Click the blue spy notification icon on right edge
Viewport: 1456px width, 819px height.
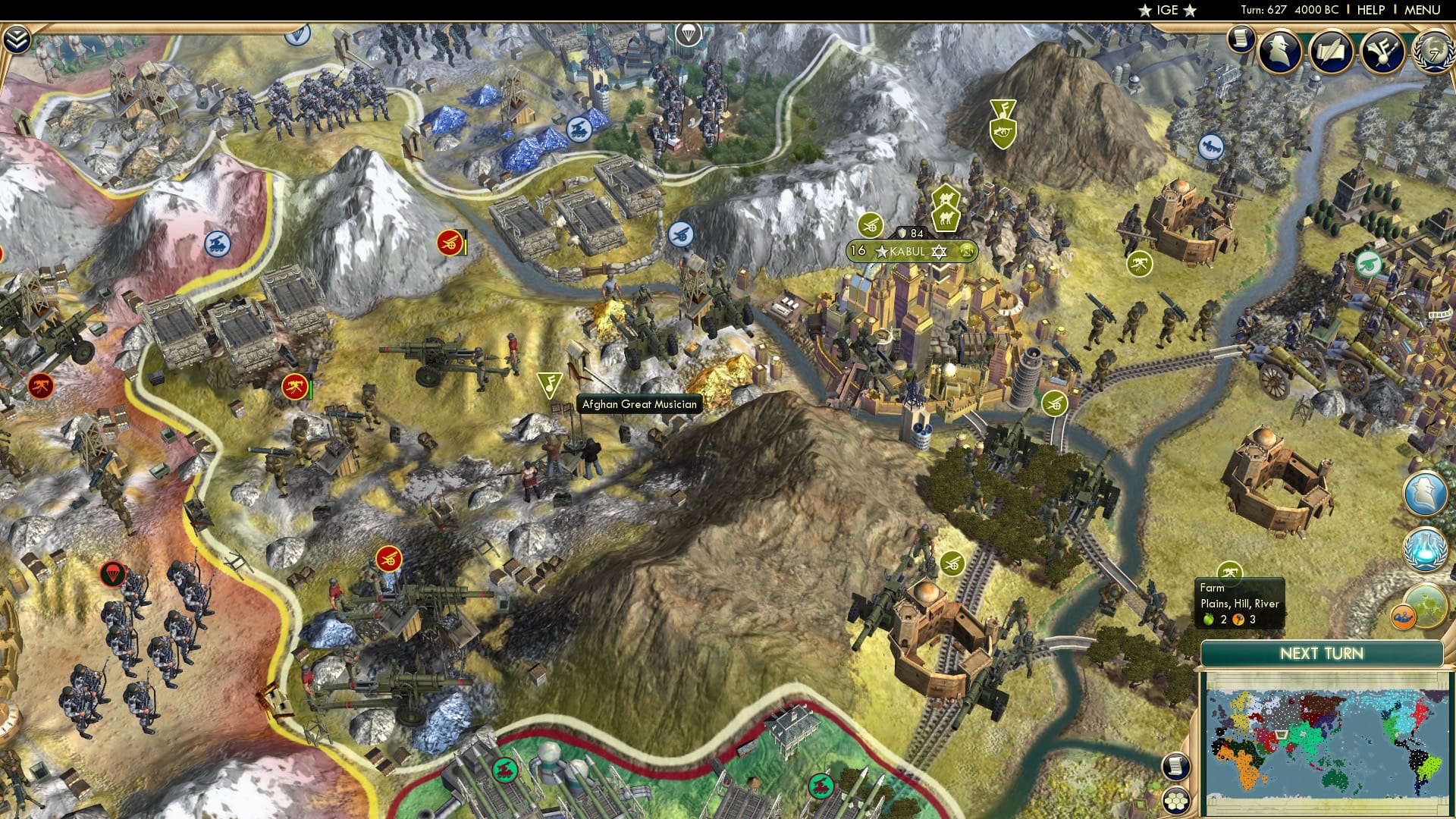1426,491
